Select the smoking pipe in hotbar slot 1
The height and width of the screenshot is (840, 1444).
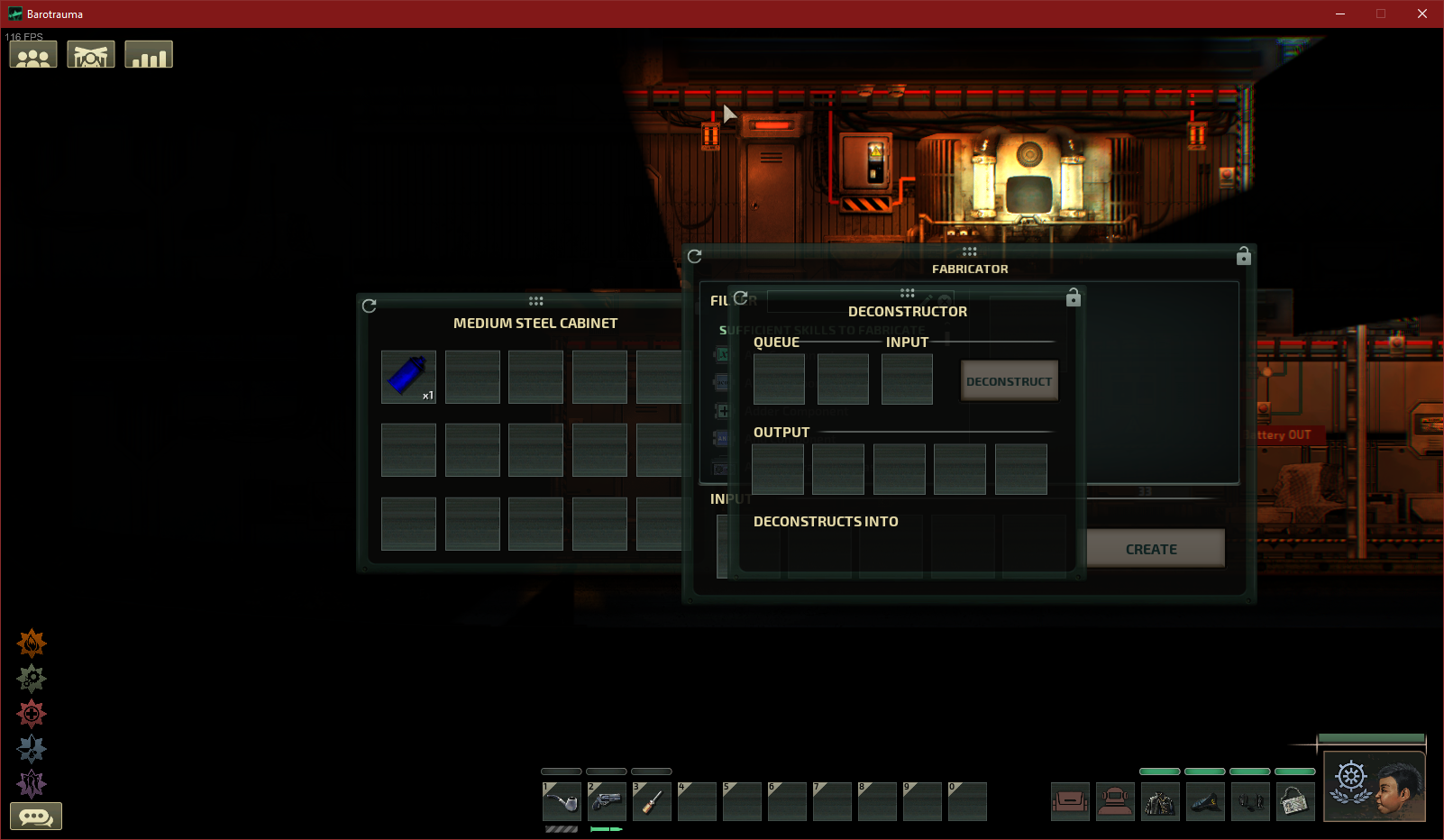tap(562, 801)
